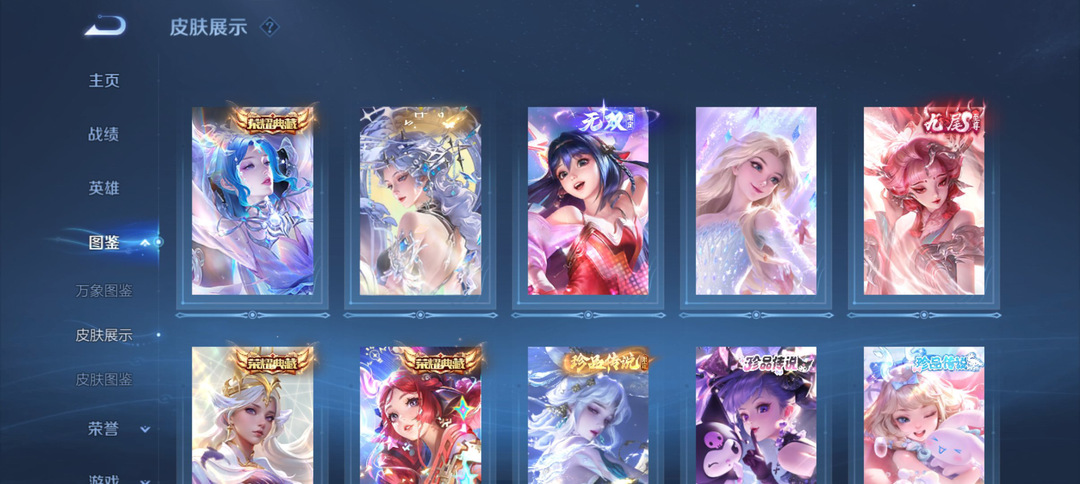Open the 皮肤图鉴 submenu
Image resolution: width=1080 pixels, height=484 pixels.
click(x=104, y=380)
